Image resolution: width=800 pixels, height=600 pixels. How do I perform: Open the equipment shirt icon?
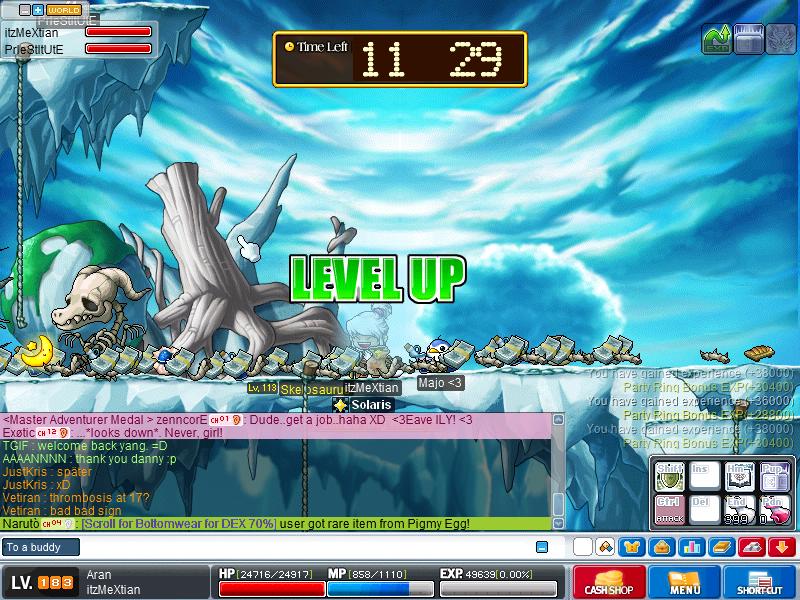coord(632,547)
